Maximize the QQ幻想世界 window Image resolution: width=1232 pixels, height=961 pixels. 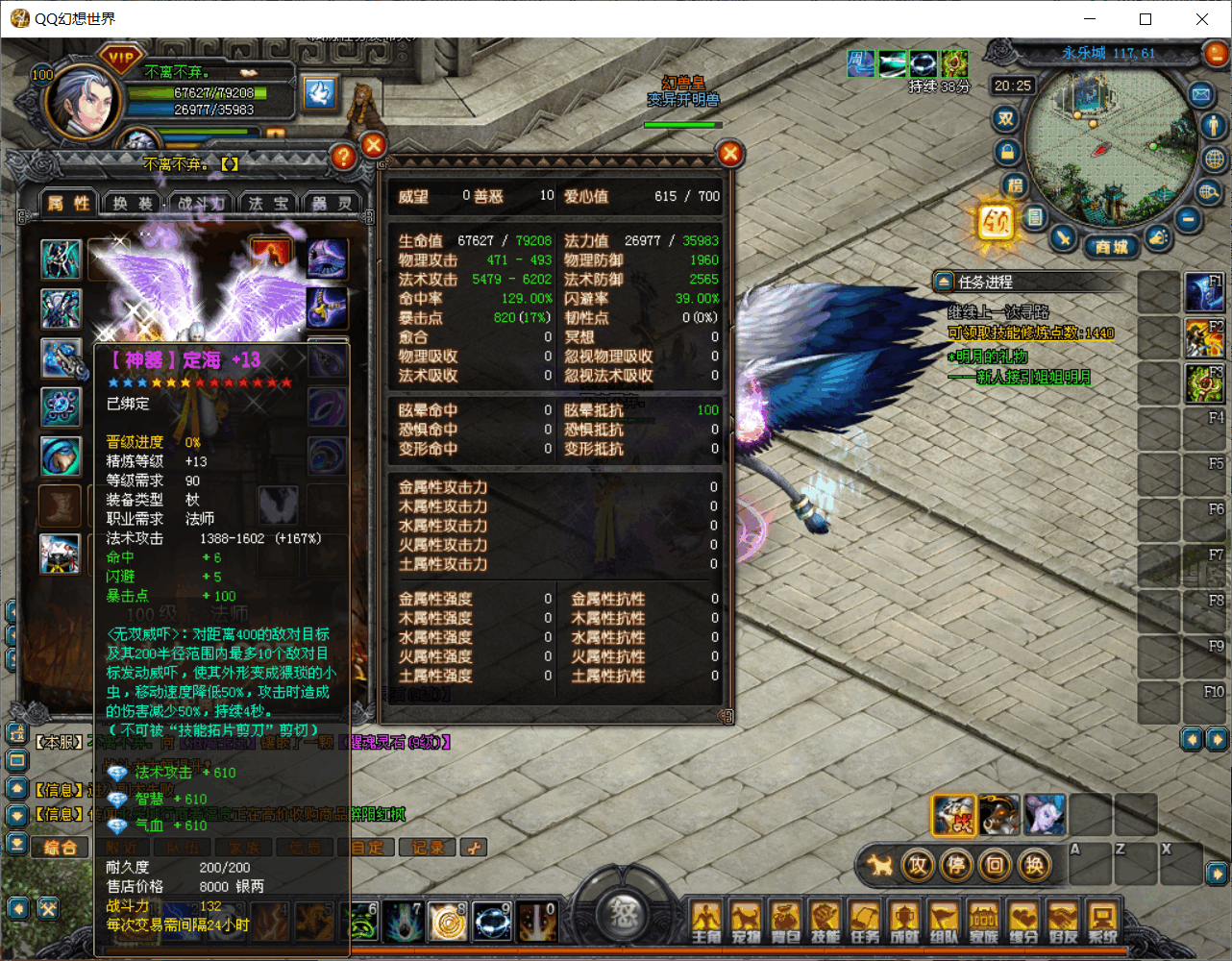click(x=1146, y=19)
